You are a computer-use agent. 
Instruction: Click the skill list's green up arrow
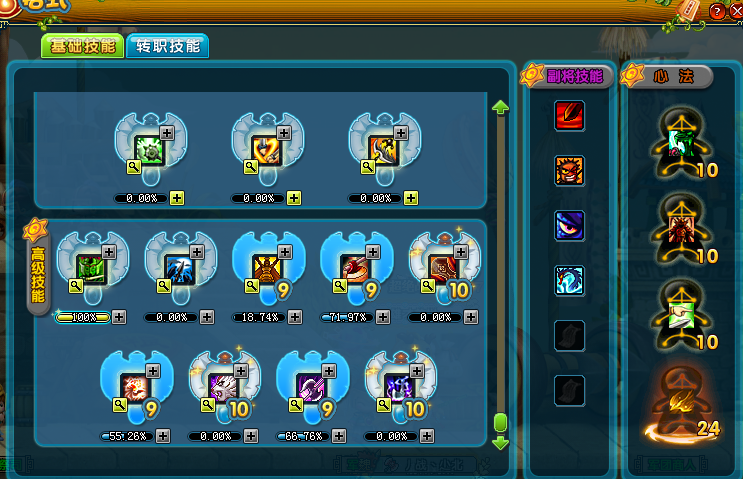501,107
